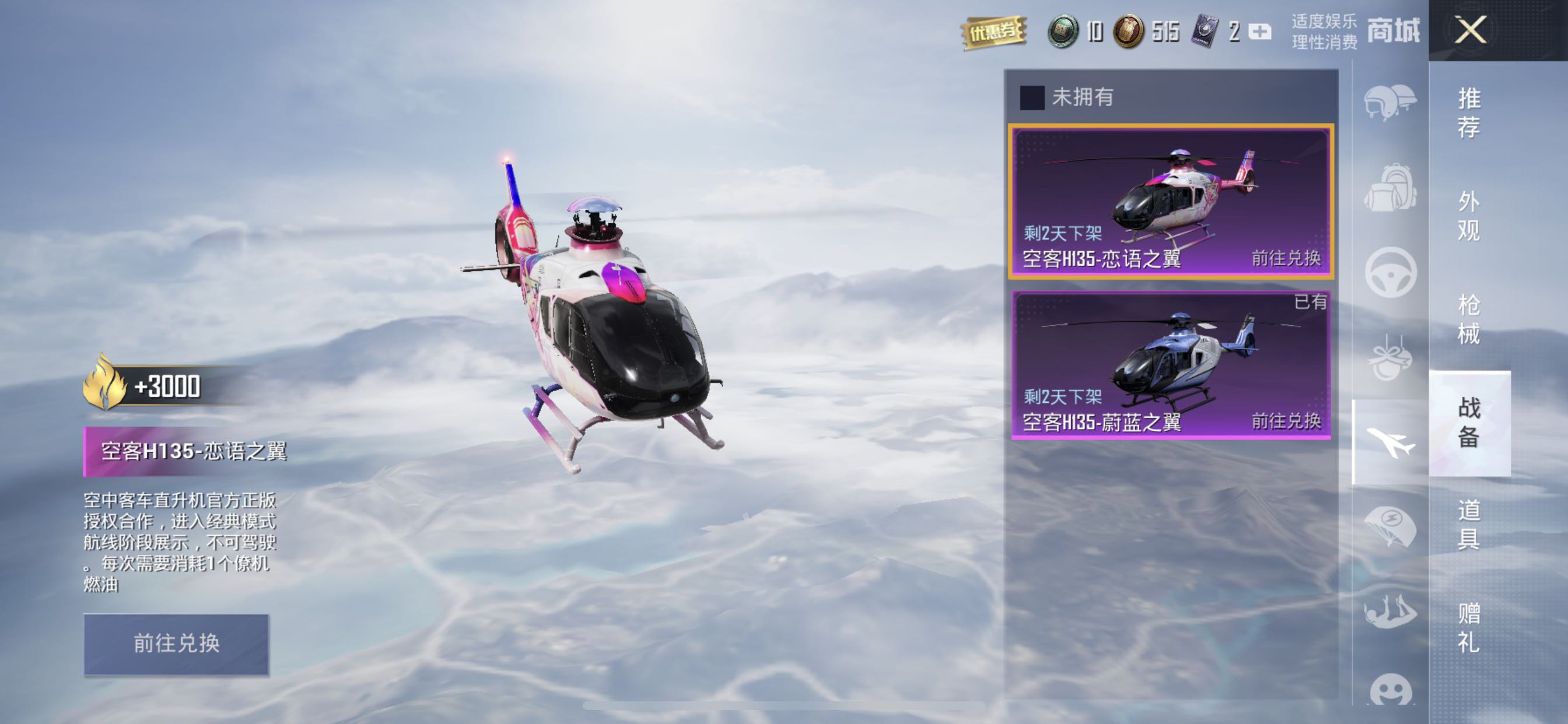The image size is (1568, 724).
Task: Choose the 战备 gear tab
Action: pos(1469,423)
